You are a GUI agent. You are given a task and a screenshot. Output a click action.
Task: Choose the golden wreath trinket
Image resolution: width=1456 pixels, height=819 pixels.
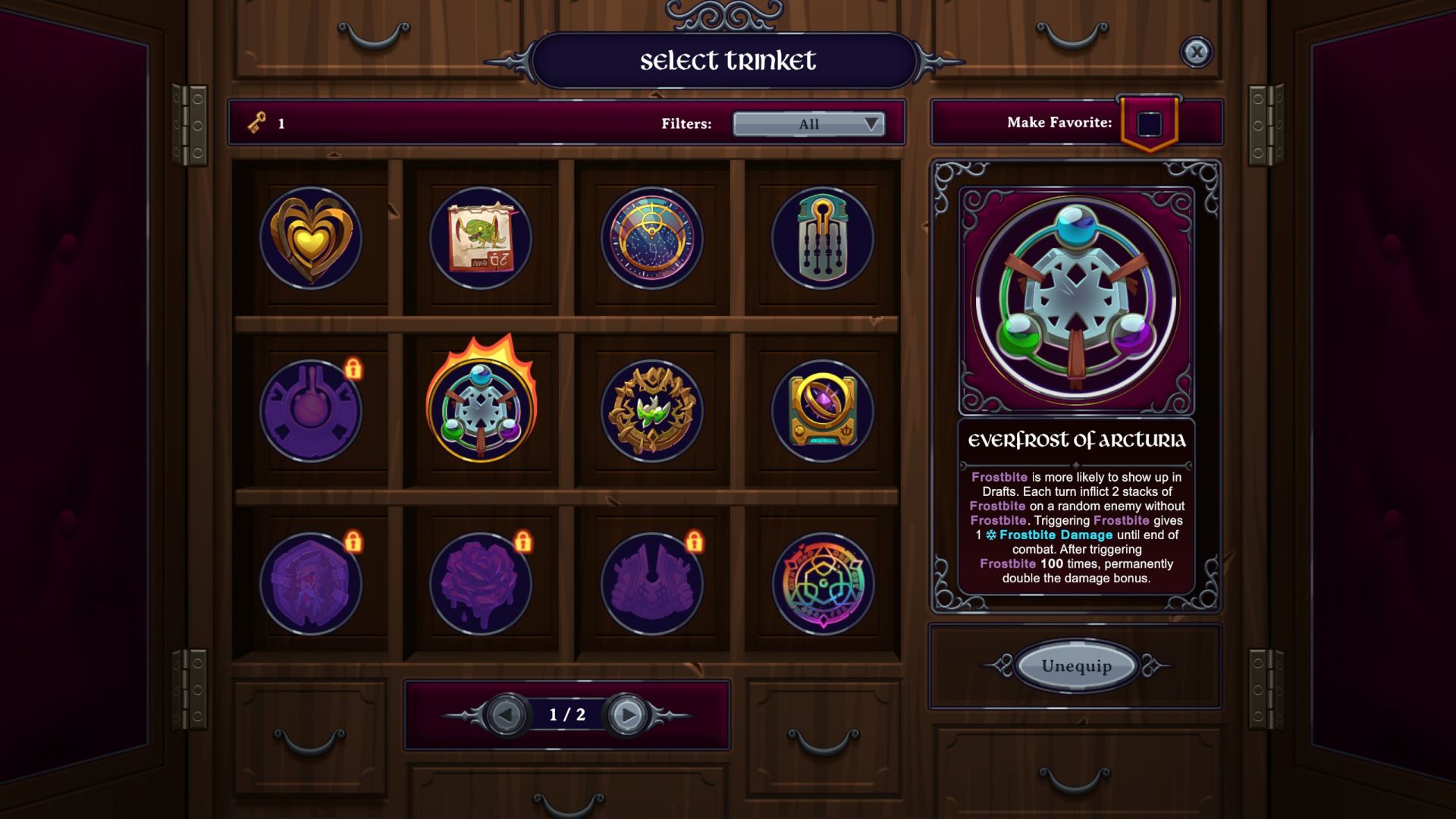click(652, 411)
